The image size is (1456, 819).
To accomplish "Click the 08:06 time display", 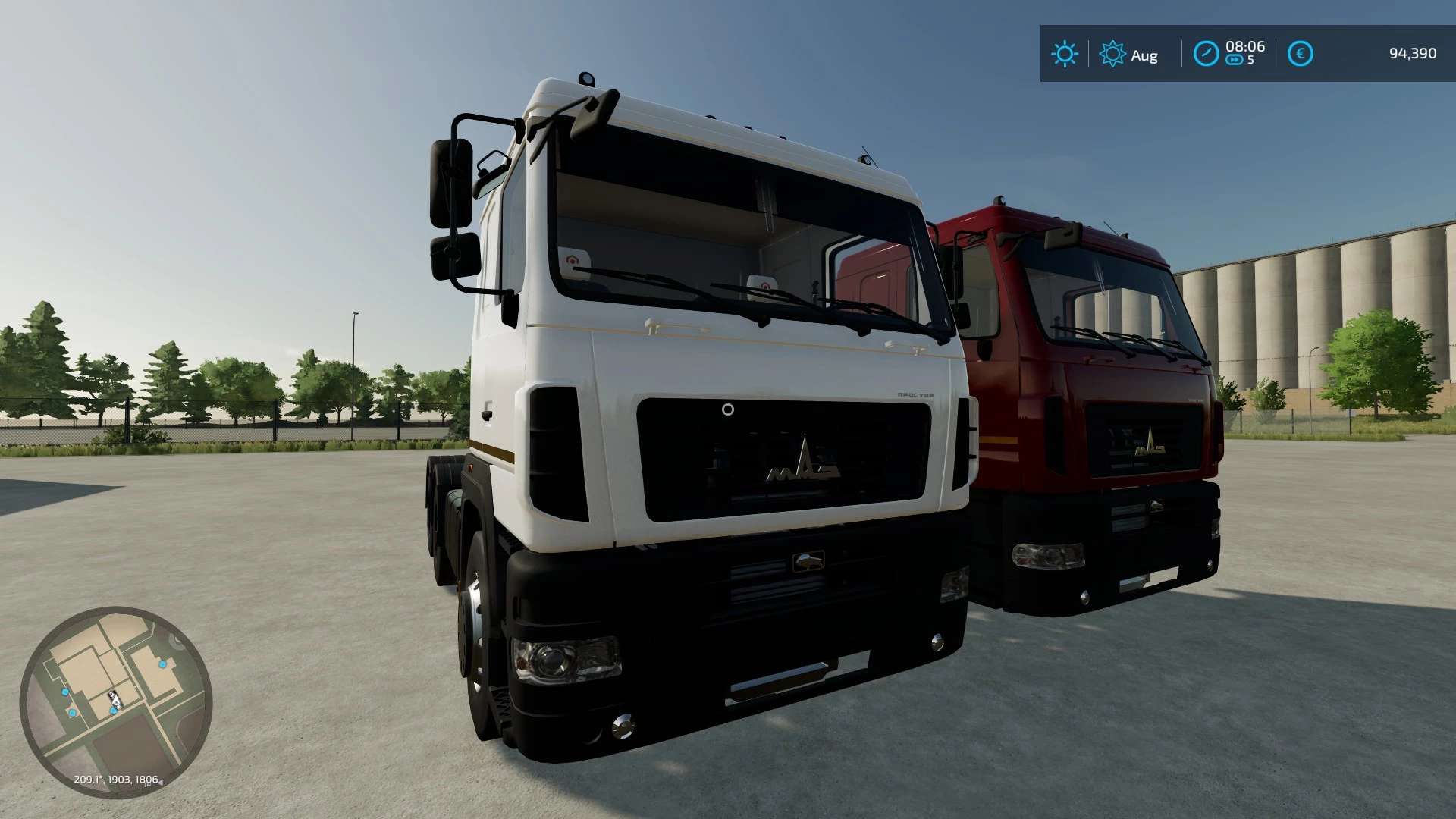I will pos(1246,47).
